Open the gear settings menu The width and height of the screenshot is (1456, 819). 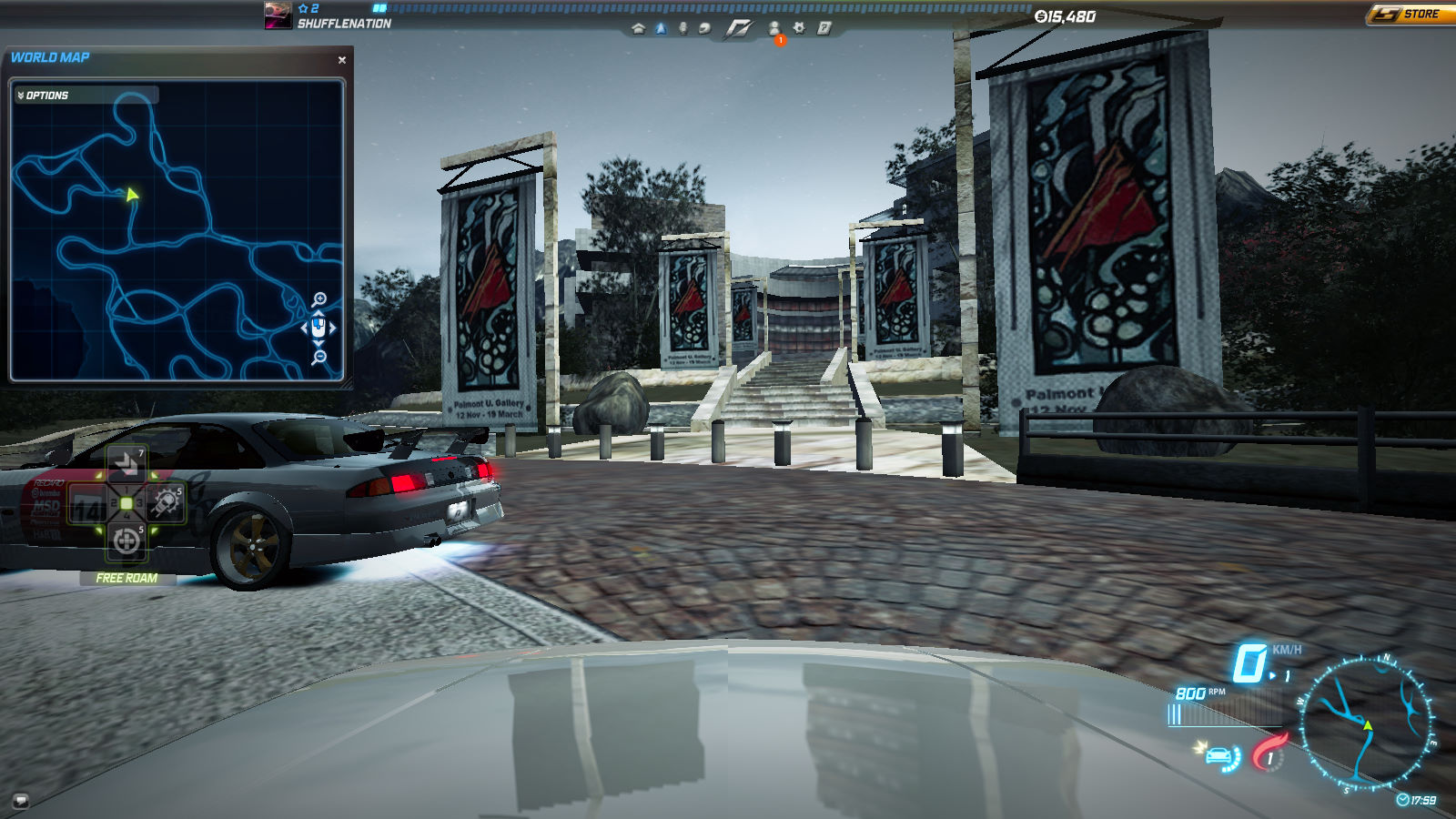tap(799, 28)
